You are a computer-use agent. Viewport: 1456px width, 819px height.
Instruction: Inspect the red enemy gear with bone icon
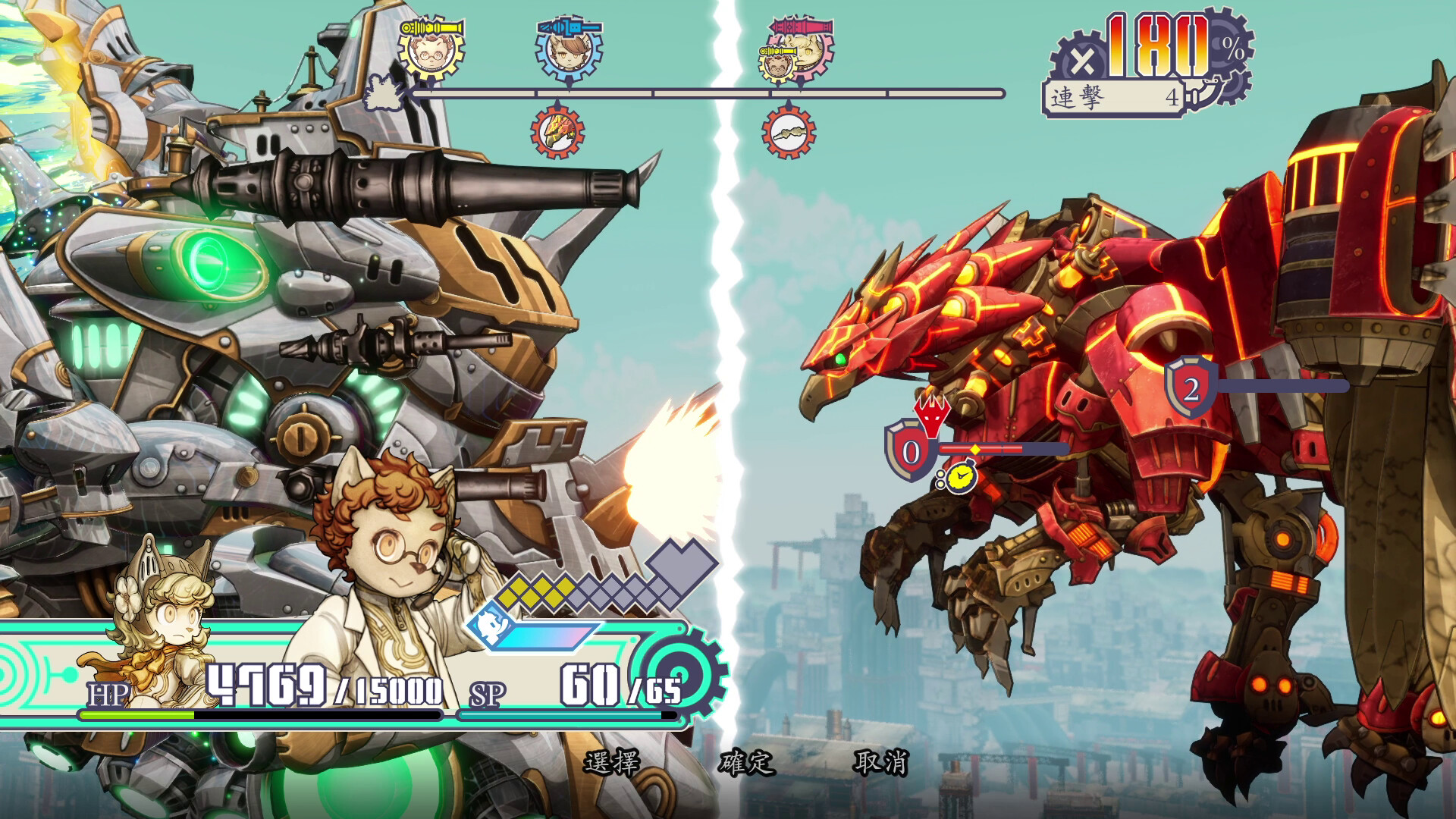[789, 132]
